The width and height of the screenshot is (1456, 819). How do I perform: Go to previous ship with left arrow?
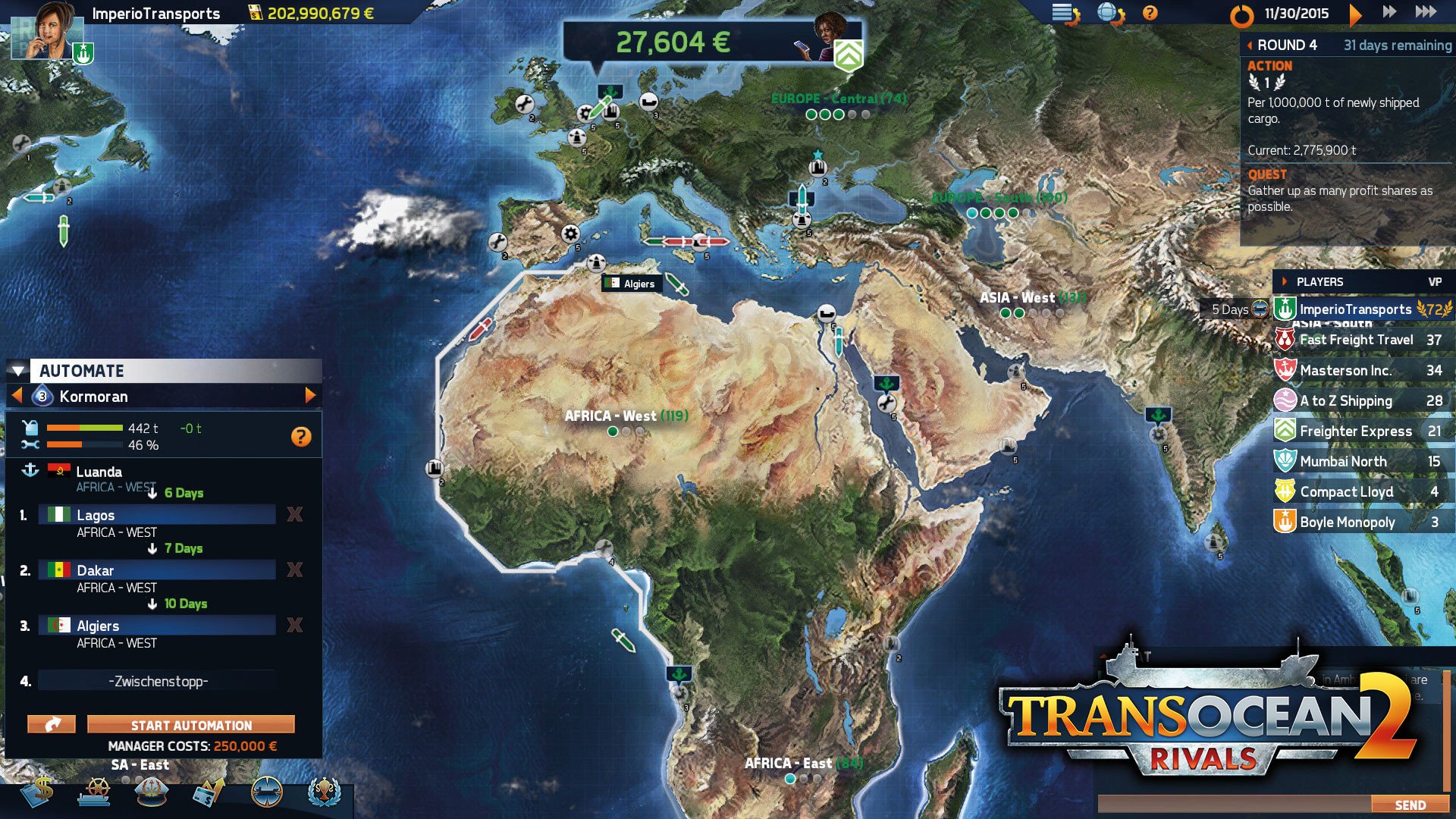(17, 395)
